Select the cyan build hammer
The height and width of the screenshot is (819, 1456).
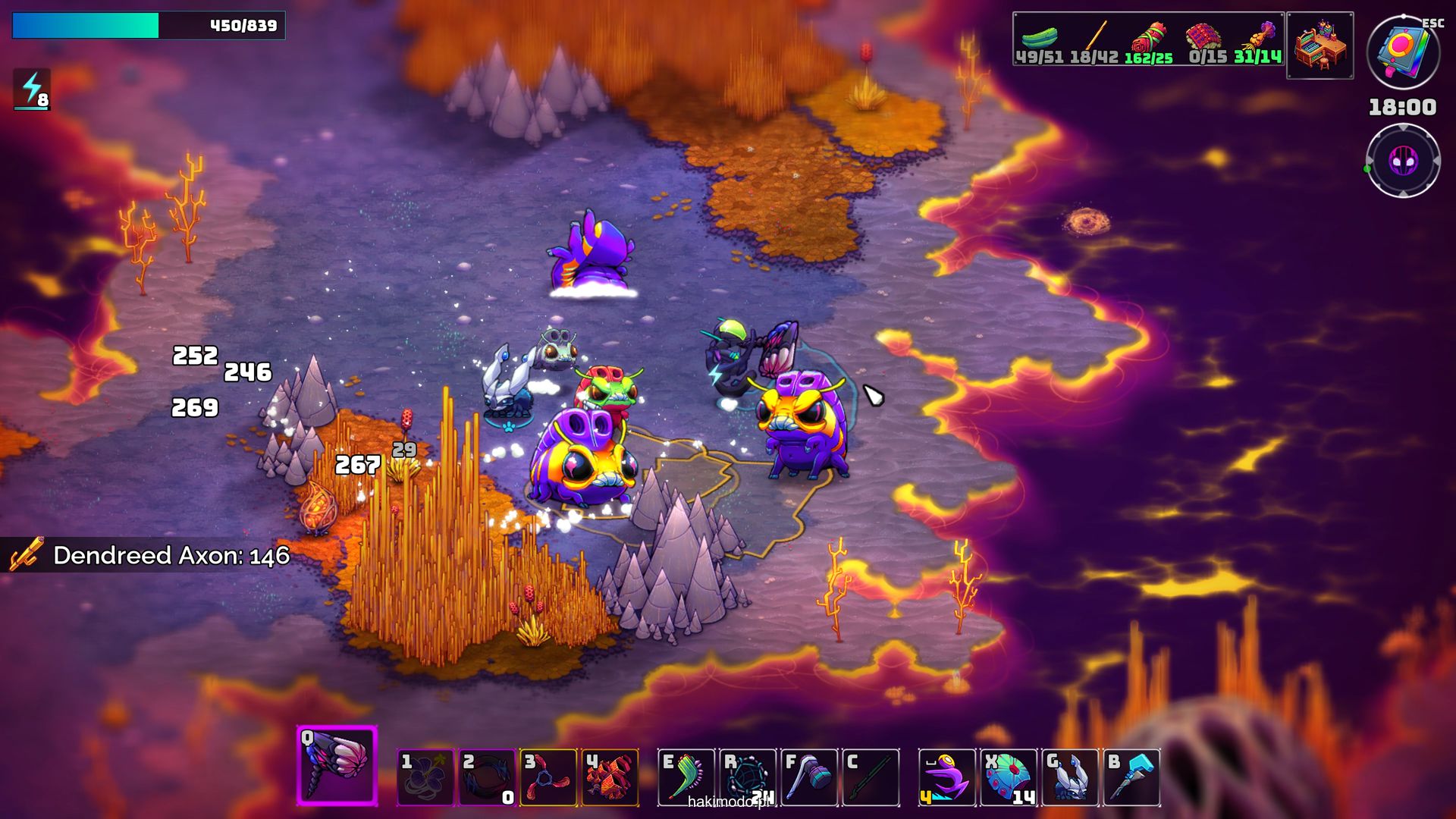click(1131, 777)
